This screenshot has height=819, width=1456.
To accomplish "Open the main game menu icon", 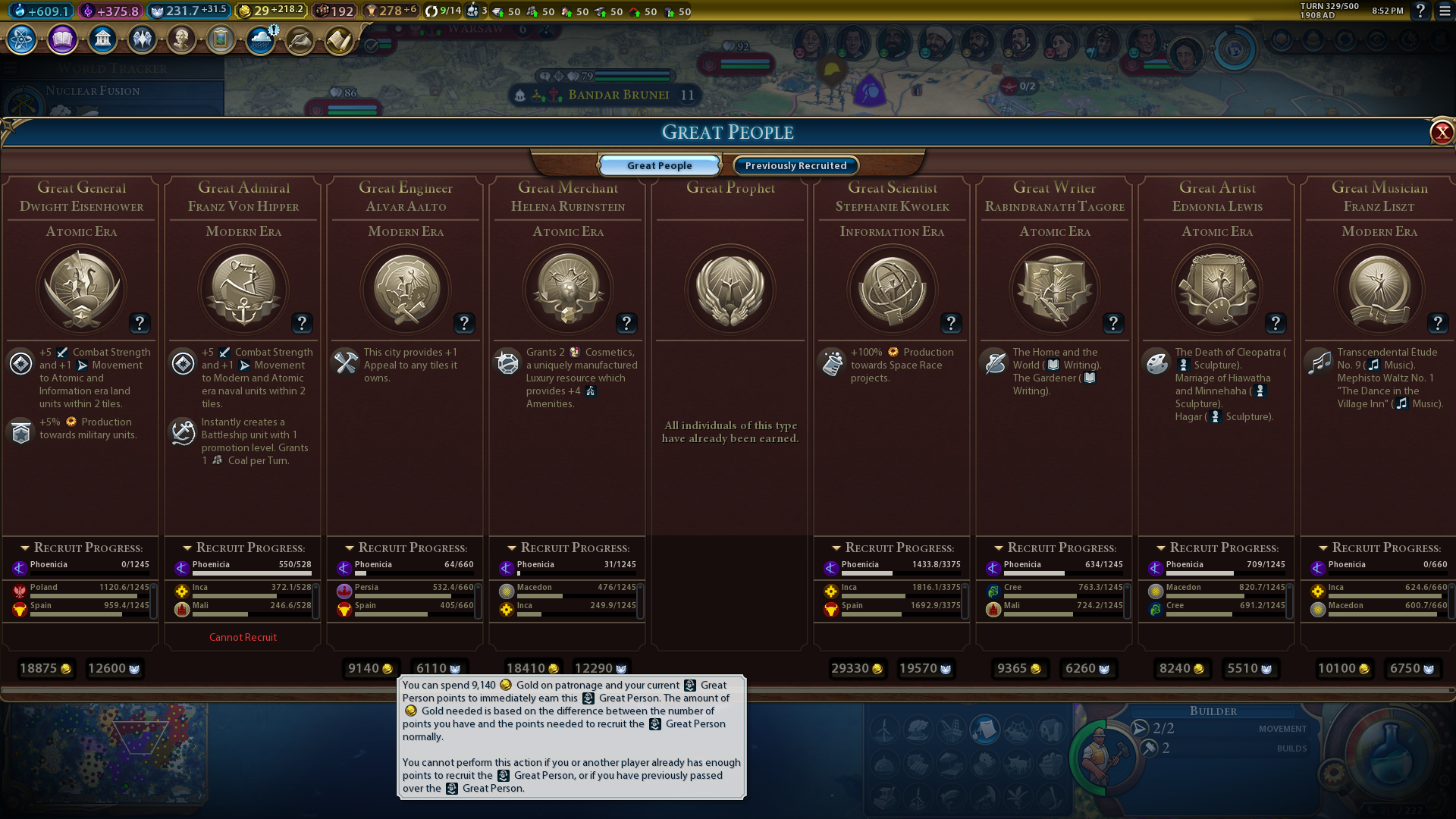I will [x=1445, y=11].
